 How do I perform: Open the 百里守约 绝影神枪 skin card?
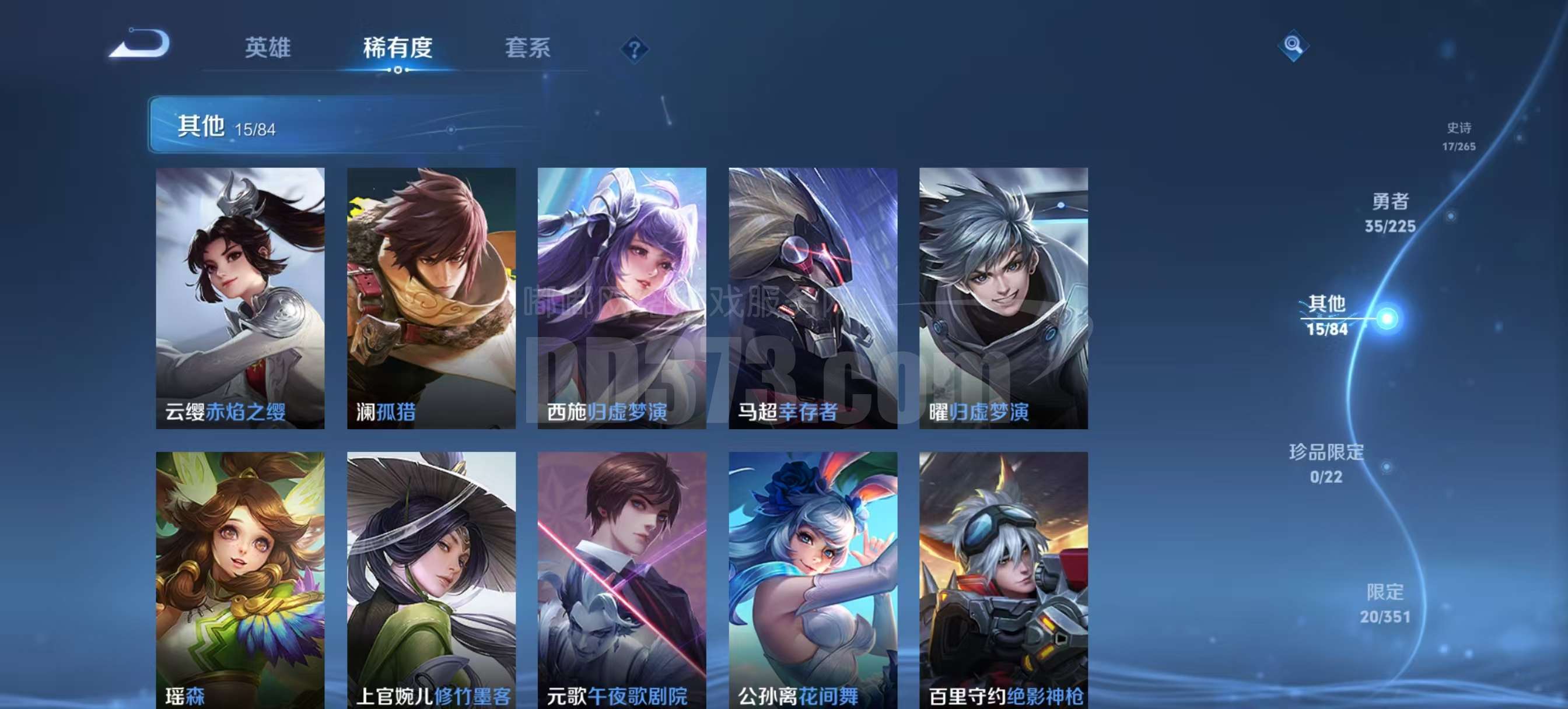[1003, 578]
